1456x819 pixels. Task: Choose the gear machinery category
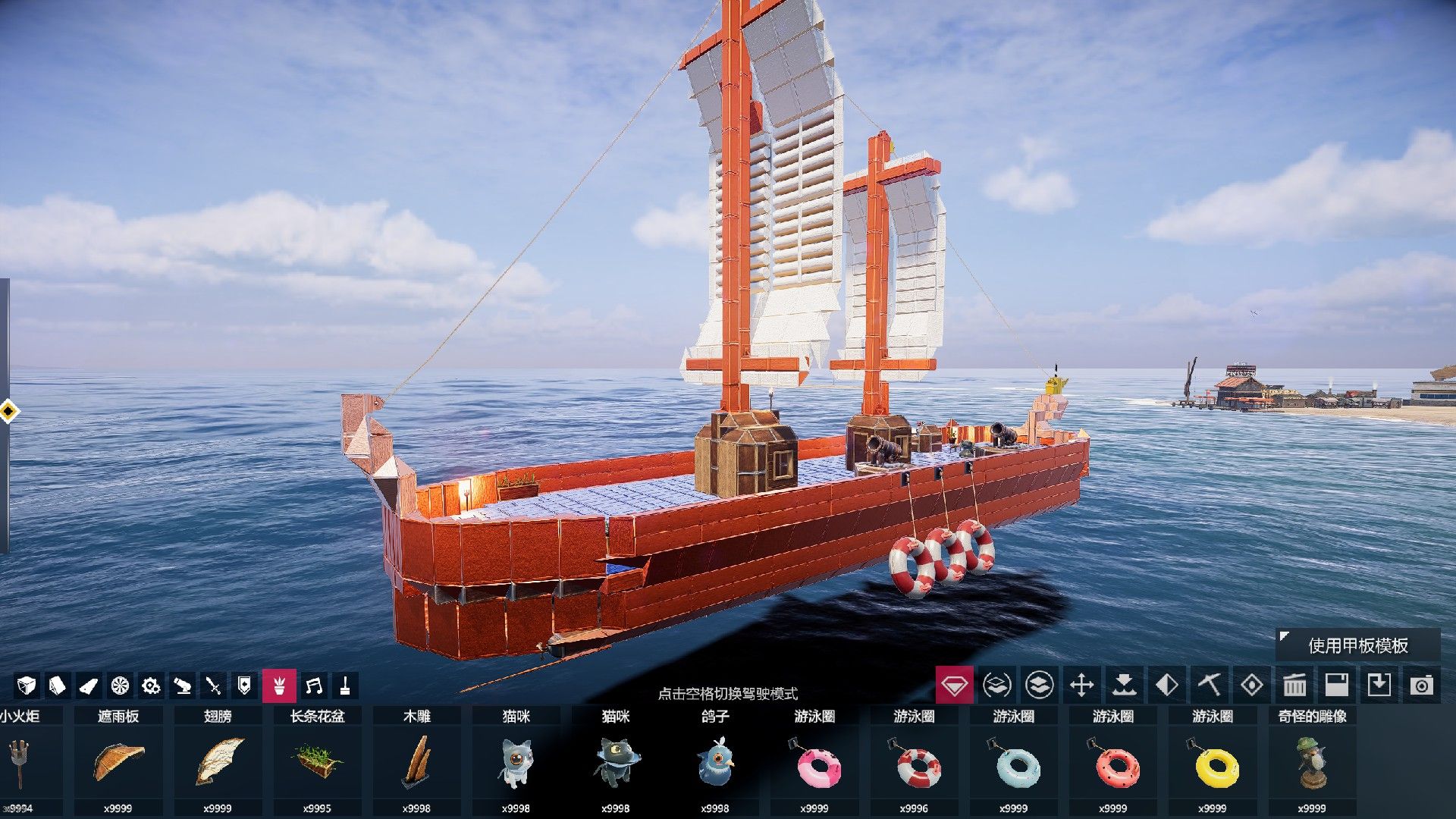(151, 686)
